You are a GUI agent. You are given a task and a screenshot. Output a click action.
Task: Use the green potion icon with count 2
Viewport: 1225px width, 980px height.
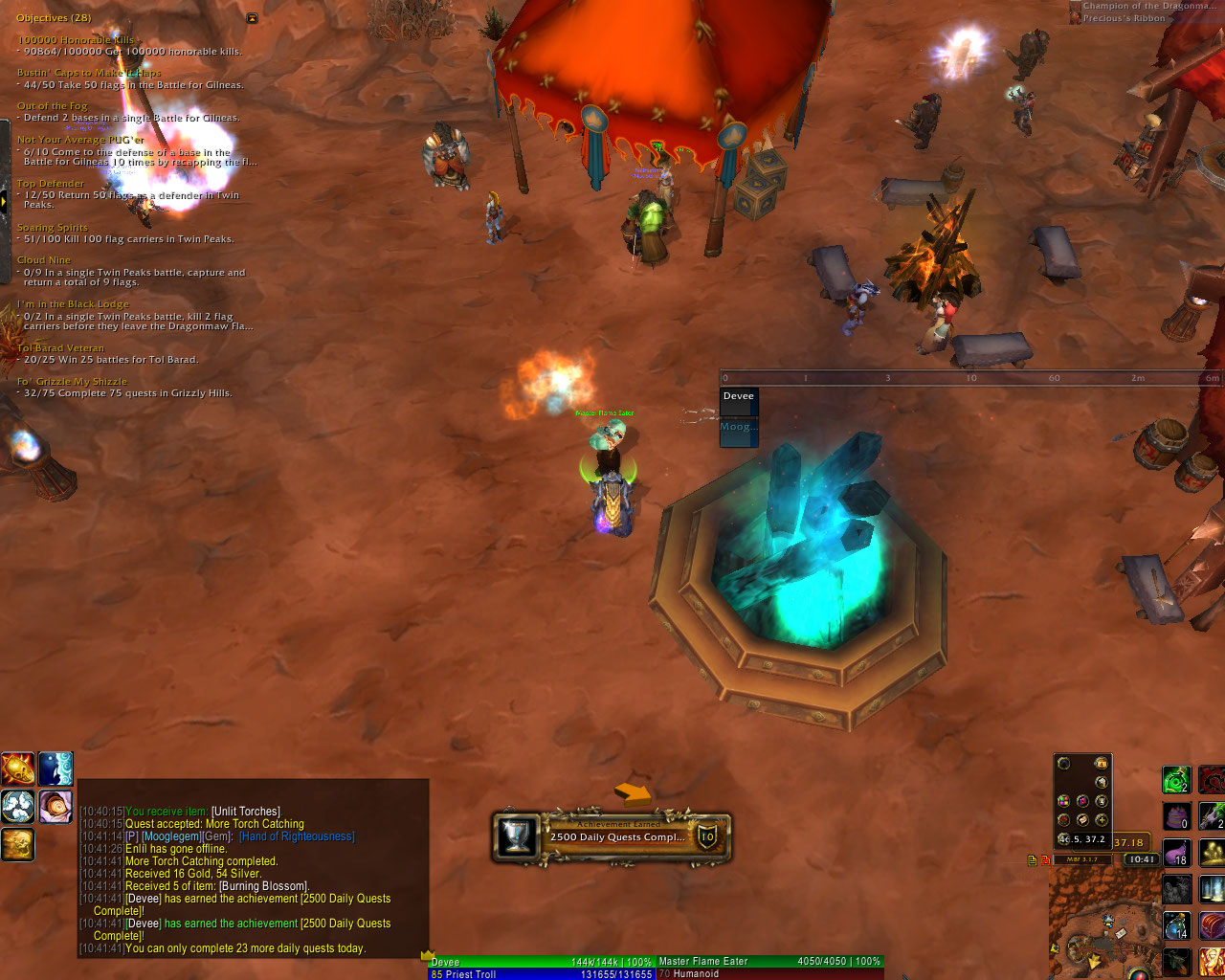point(1176,781)
